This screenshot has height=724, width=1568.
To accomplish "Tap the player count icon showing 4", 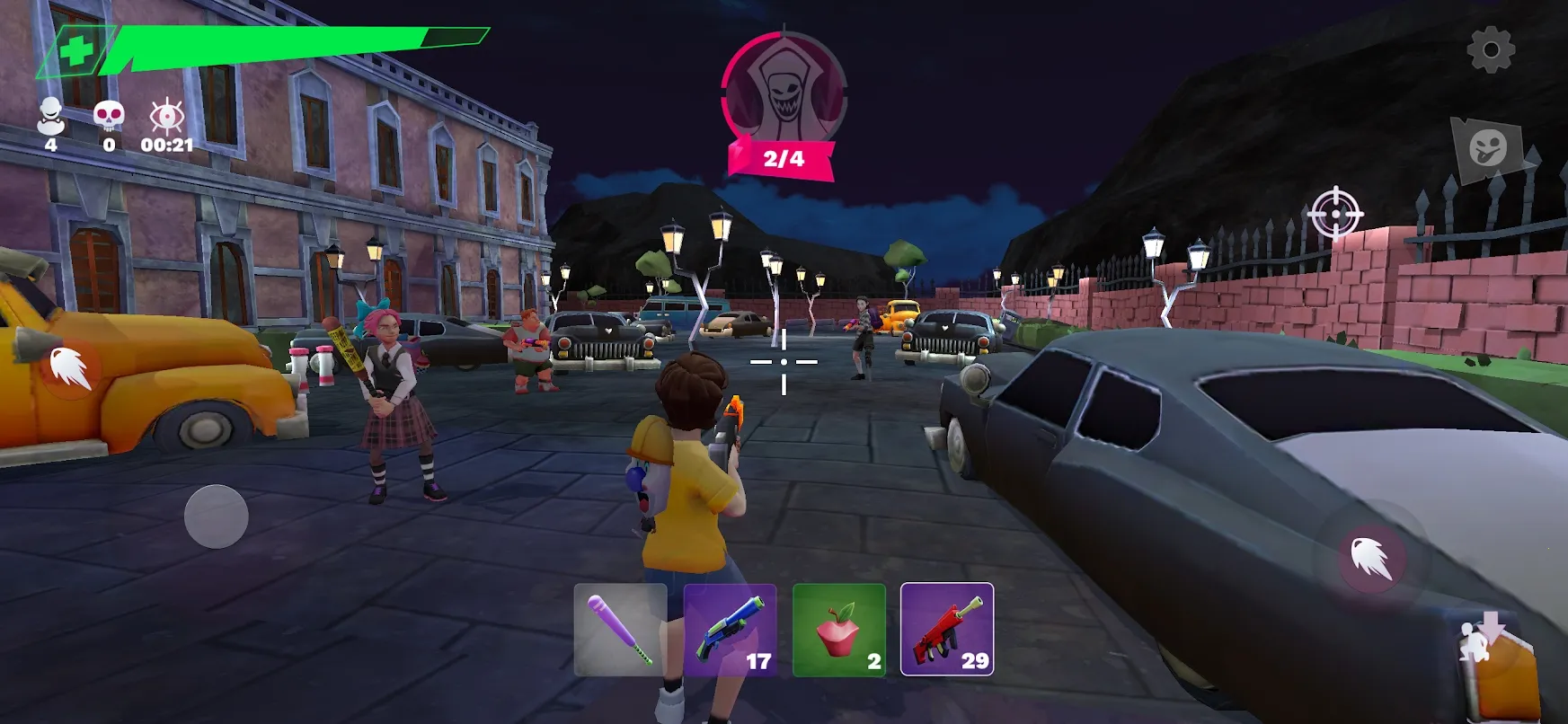I will point(52,115).
